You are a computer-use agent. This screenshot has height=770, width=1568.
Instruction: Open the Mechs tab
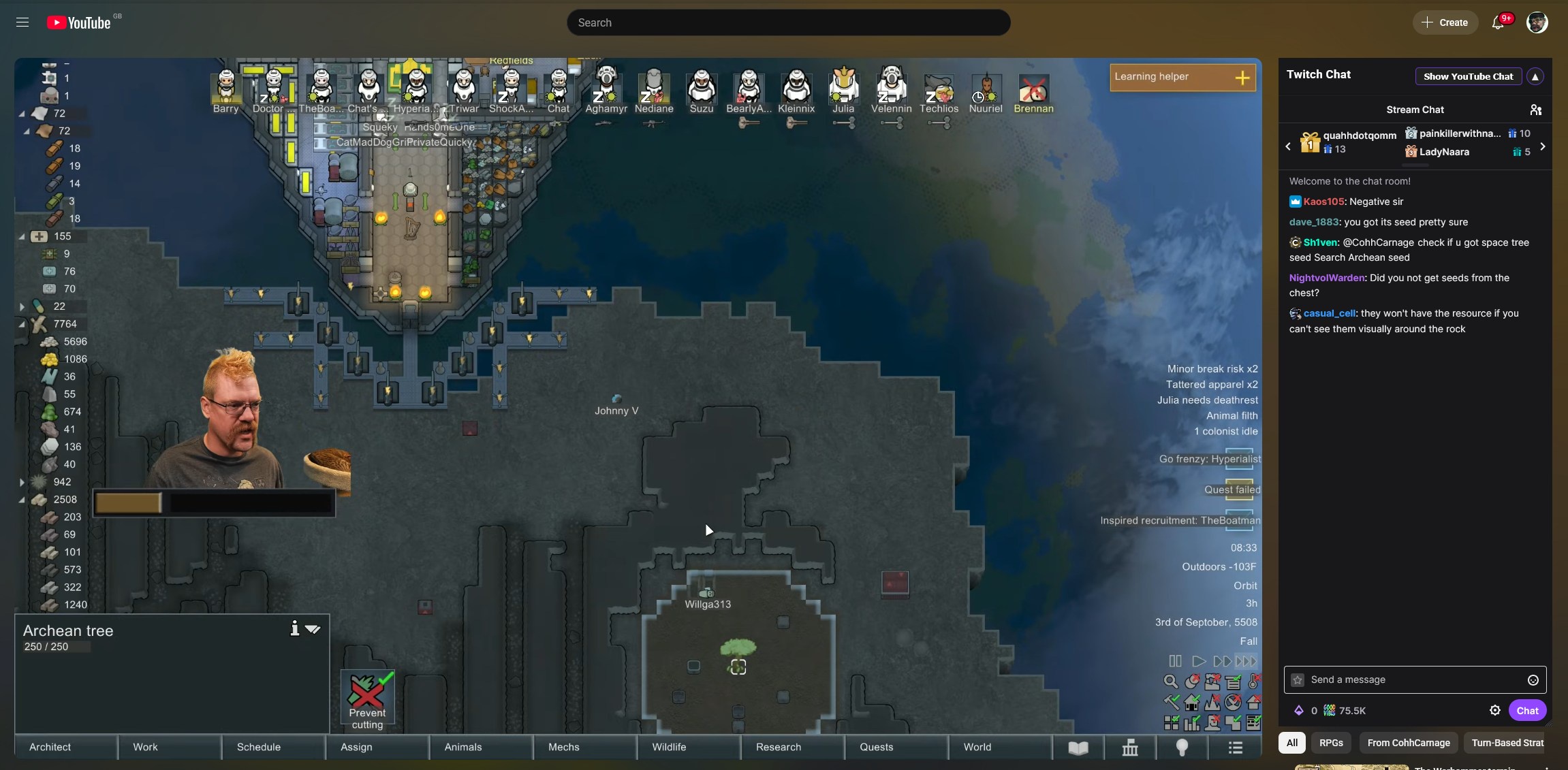(564, 747)
